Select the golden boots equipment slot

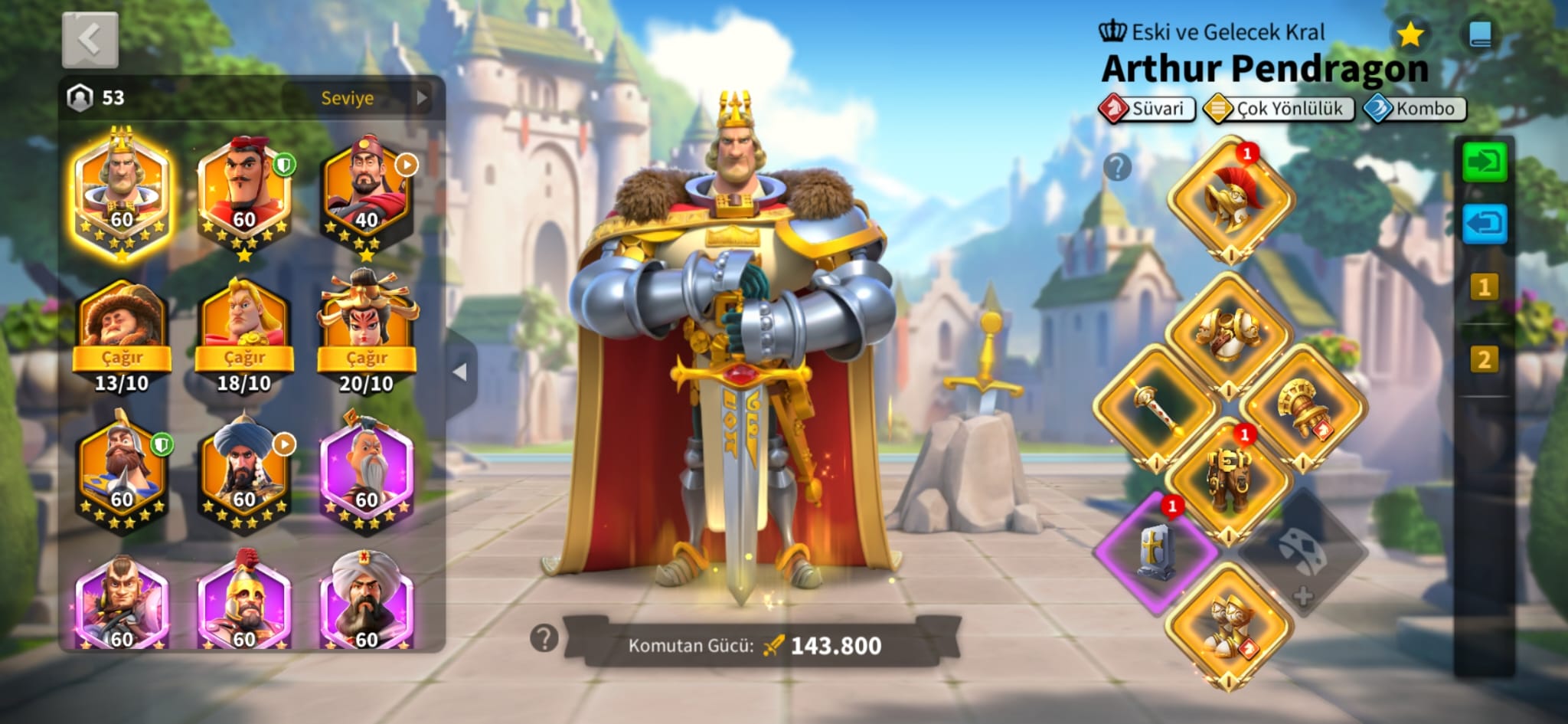coord(1230,626)
